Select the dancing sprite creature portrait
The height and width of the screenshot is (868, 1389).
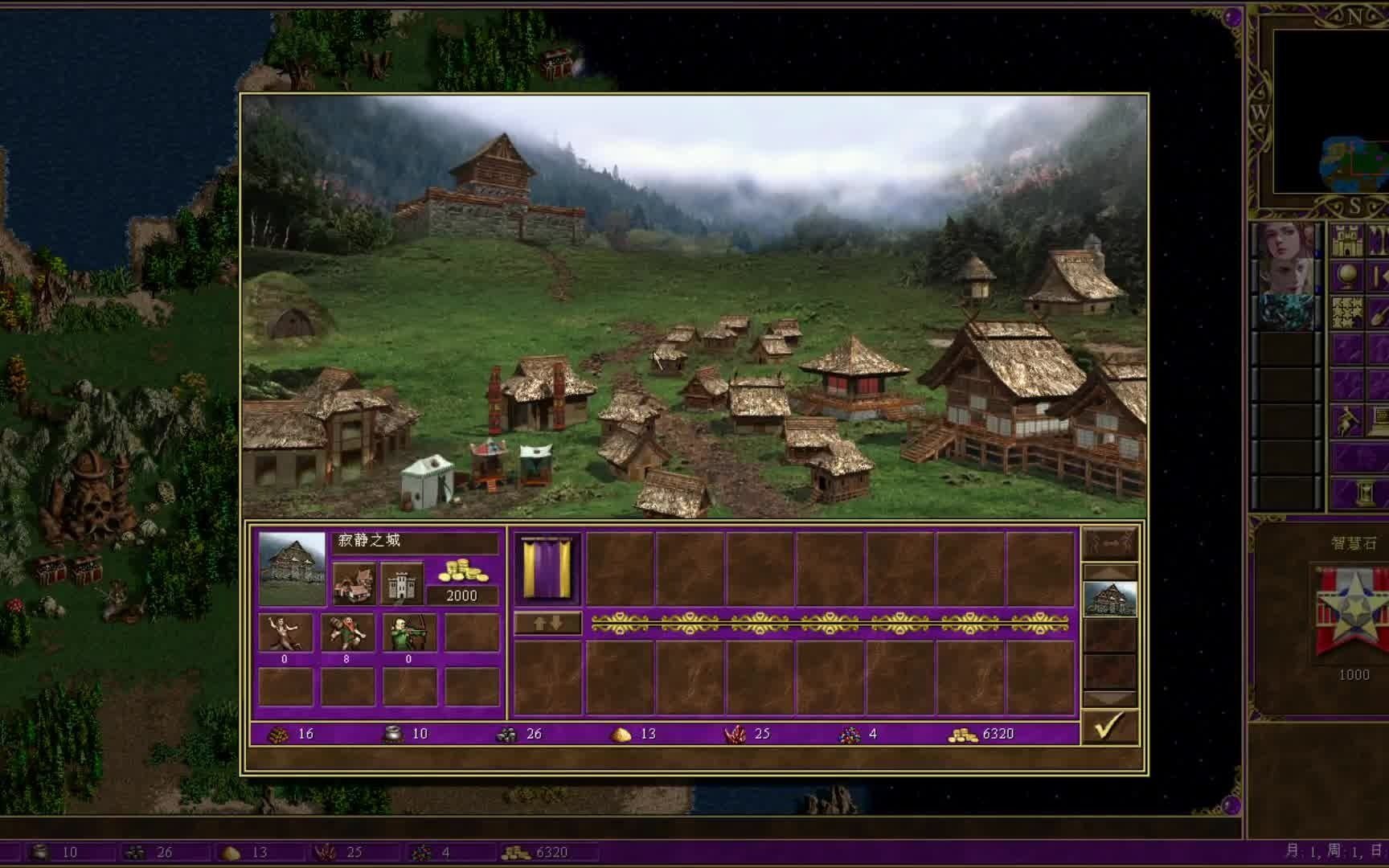point(285,633)
